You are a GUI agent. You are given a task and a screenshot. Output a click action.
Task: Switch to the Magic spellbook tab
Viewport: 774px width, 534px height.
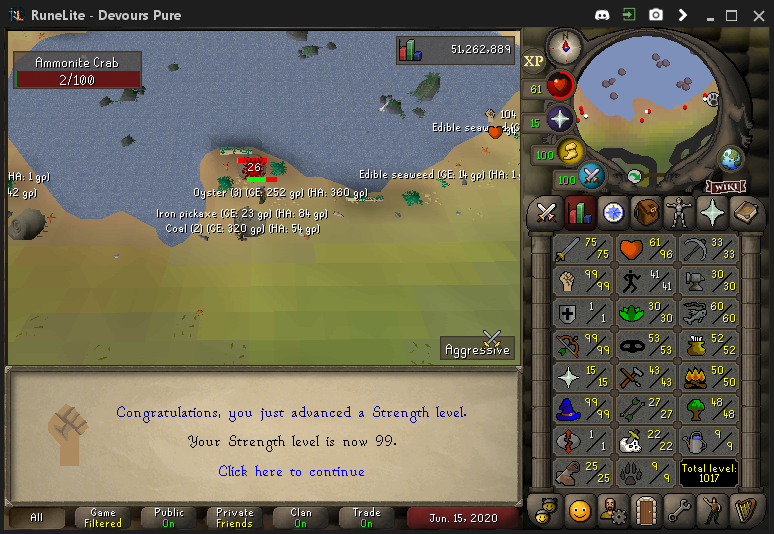745,212
